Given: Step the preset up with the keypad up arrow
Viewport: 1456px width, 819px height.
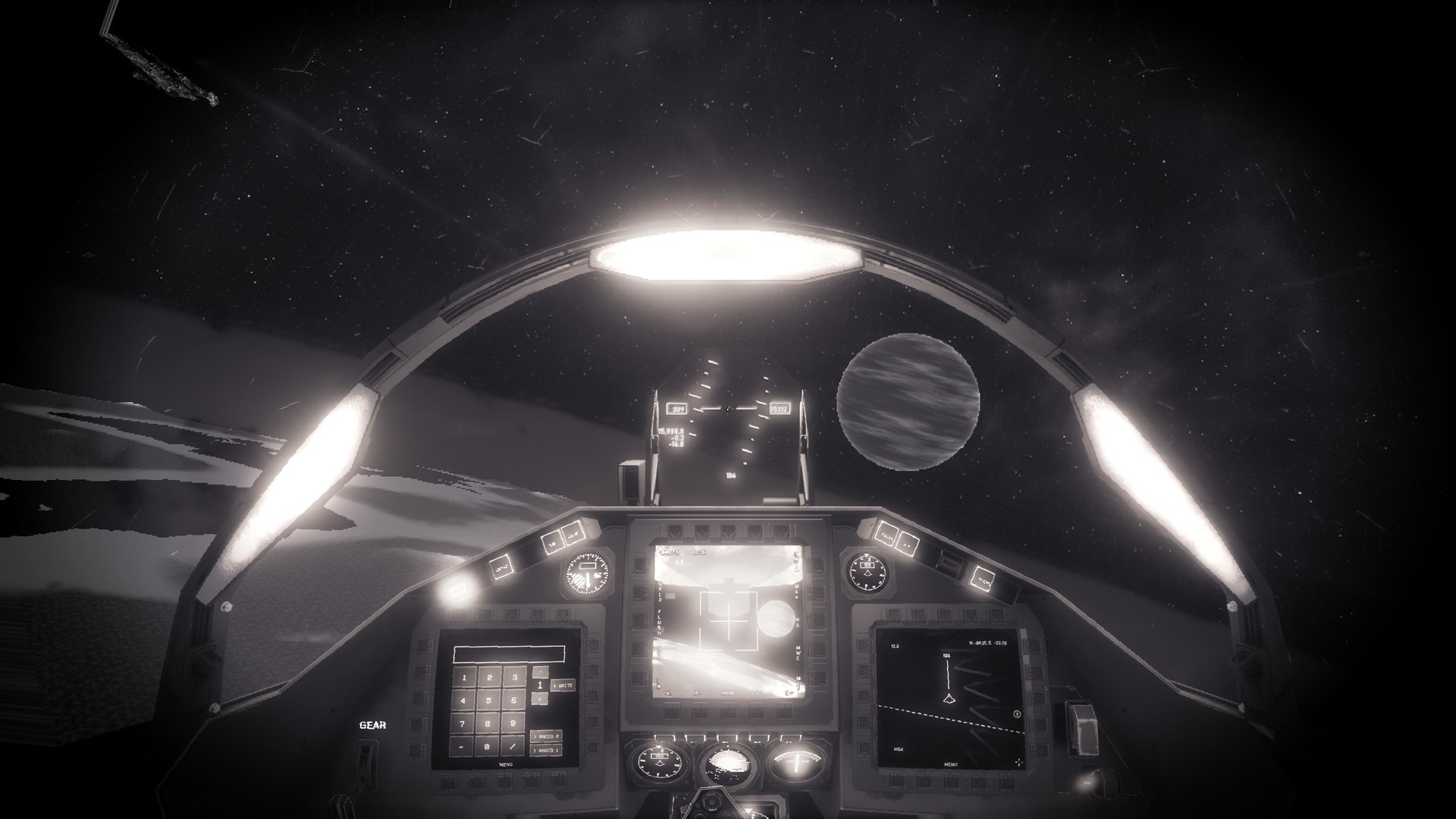Looking at the screenshot, I should (x=540, y=672).
